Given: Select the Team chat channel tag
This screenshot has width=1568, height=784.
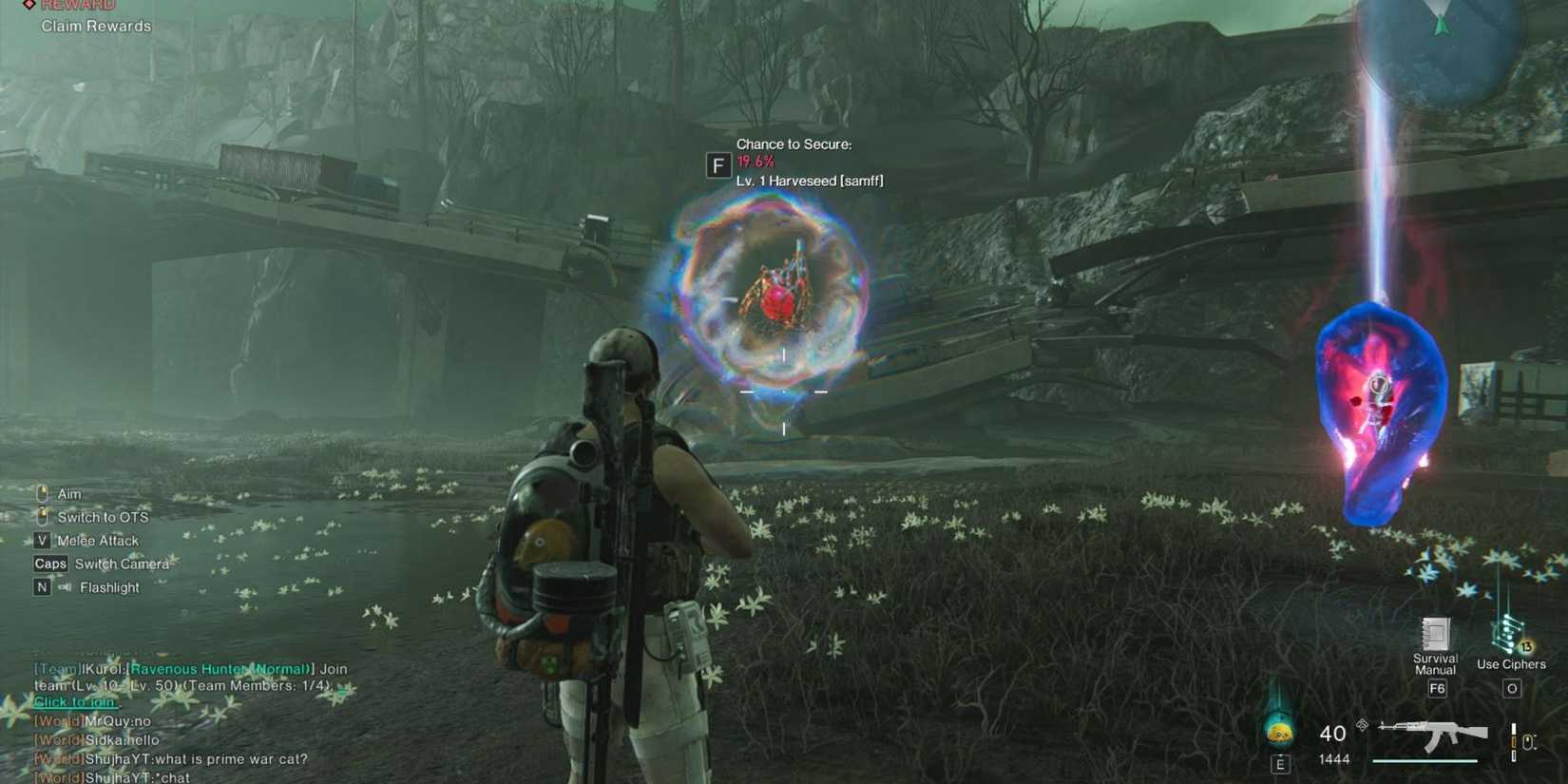Looking at the screenshot, I should [57, 668].
